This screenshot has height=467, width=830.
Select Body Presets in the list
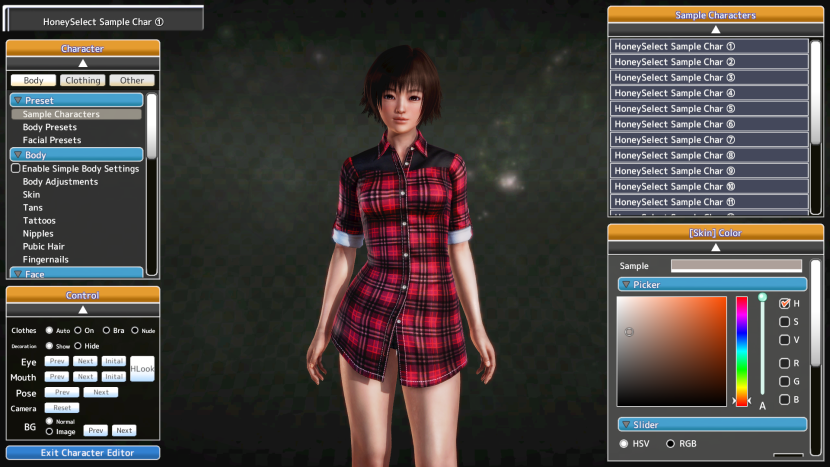click(50, 127)
